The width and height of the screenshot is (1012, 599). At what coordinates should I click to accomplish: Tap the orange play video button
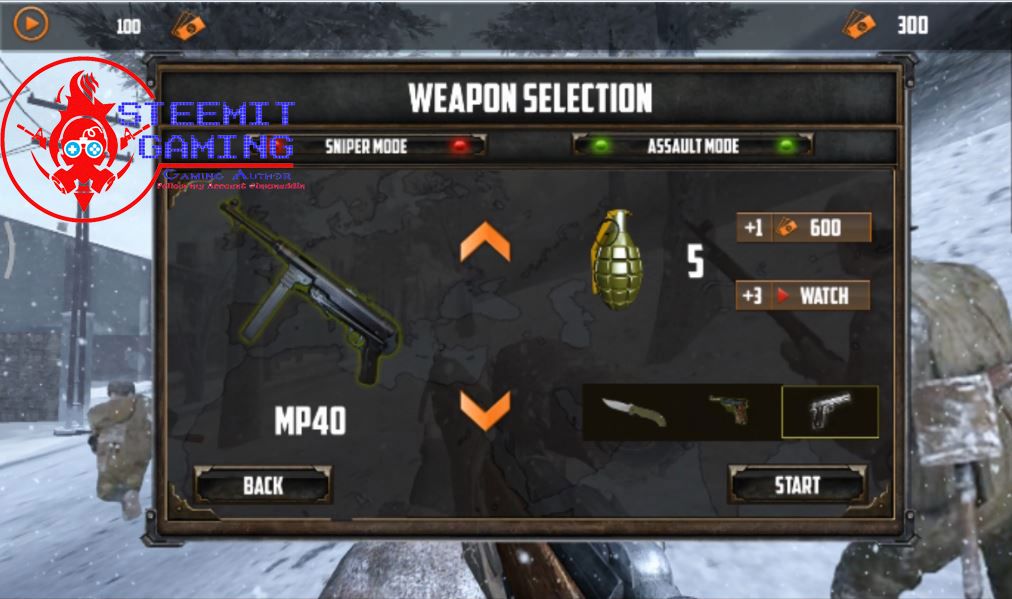point(31,24)
